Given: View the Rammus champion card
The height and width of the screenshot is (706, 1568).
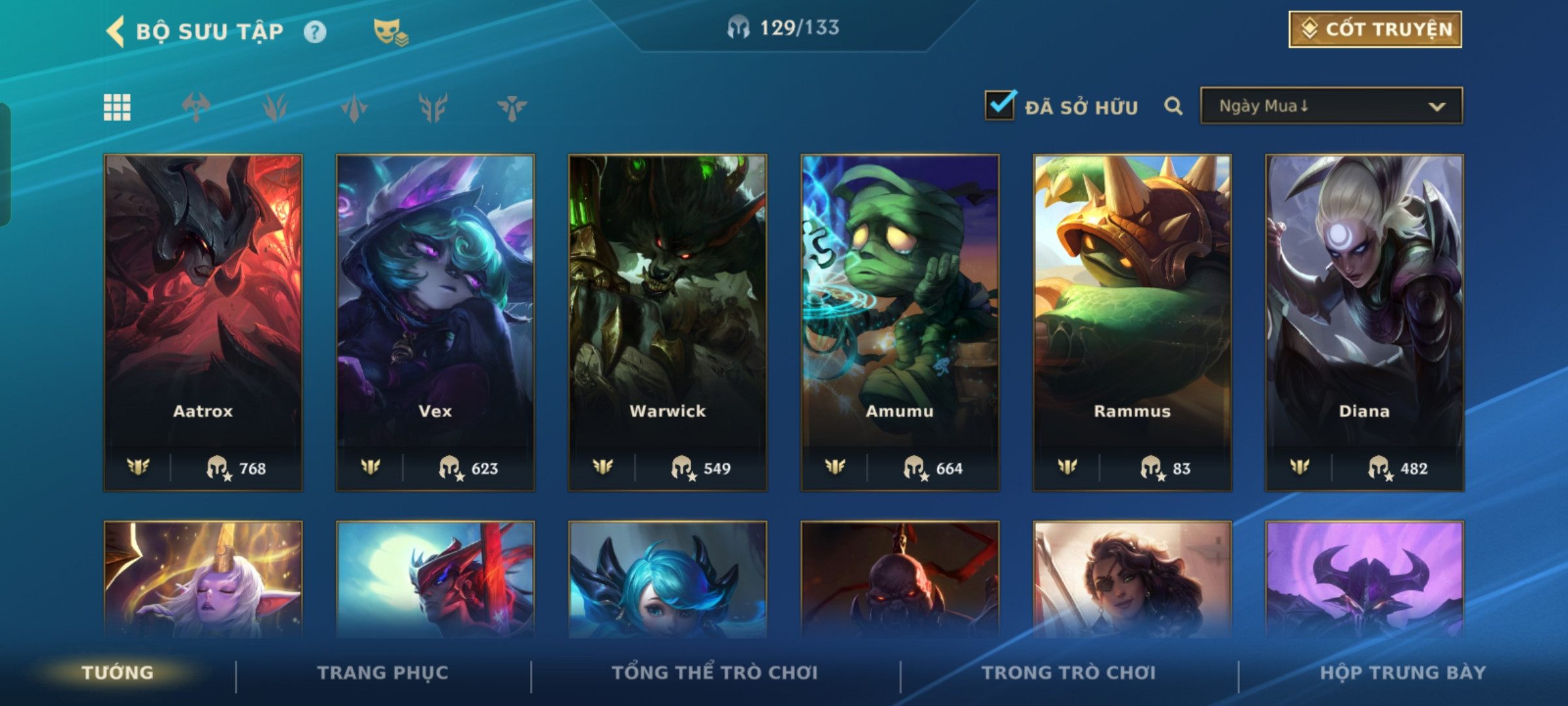Looking at the screenshot, I should (1132, 322).
